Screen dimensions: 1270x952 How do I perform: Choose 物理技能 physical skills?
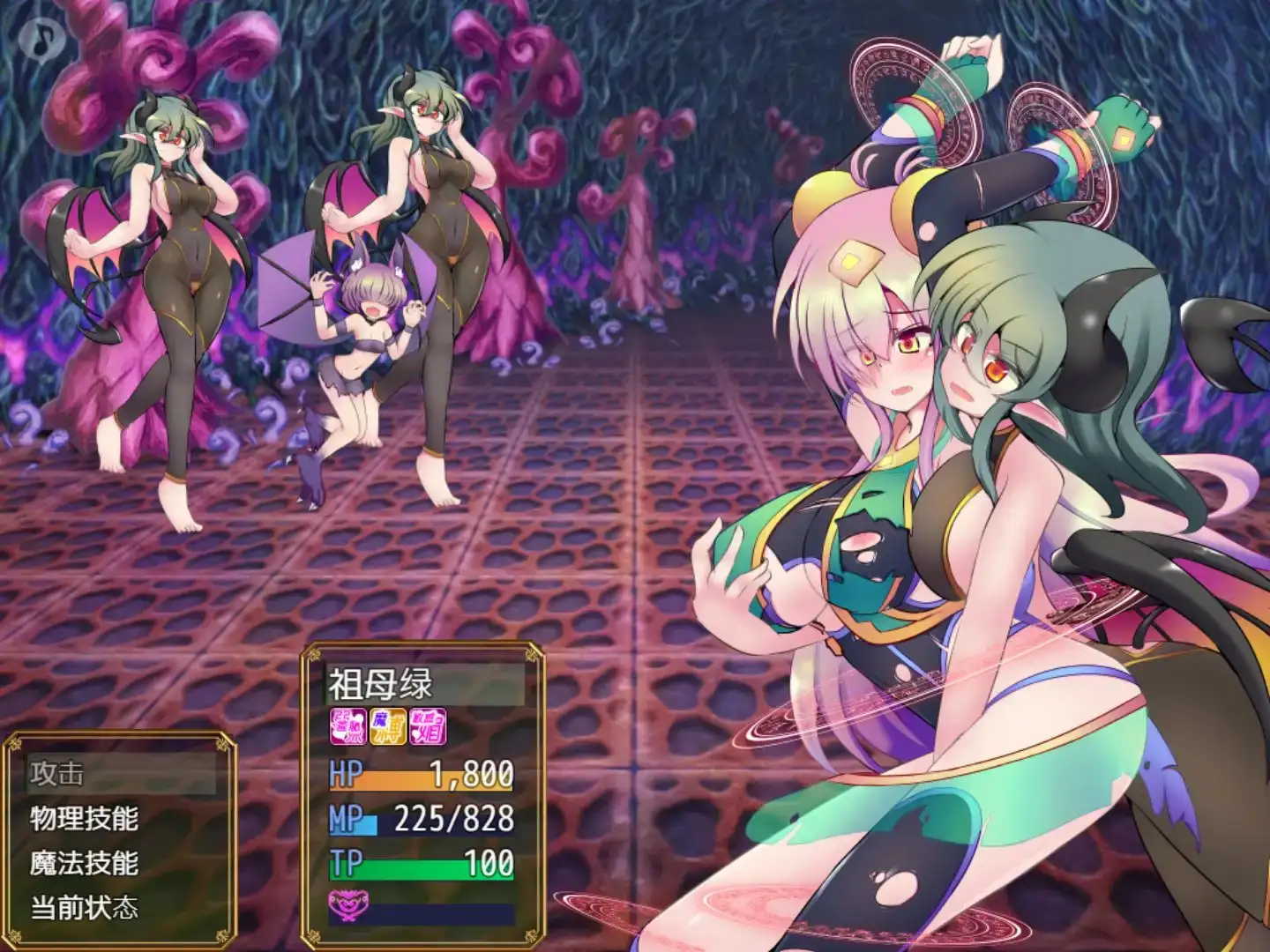[x=85, y=818]
